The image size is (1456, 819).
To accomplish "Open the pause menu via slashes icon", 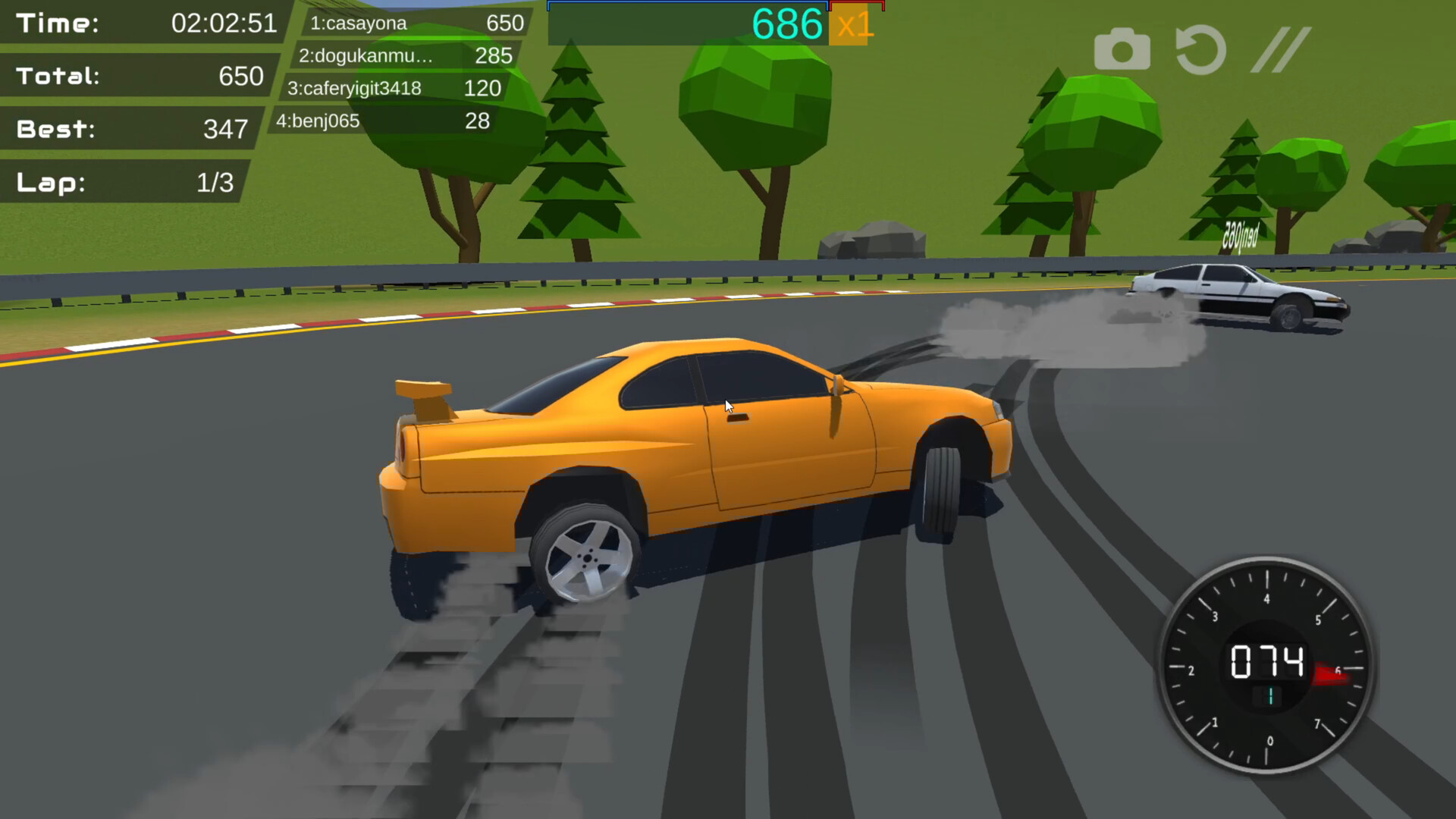I will (x=1280, y=50).
